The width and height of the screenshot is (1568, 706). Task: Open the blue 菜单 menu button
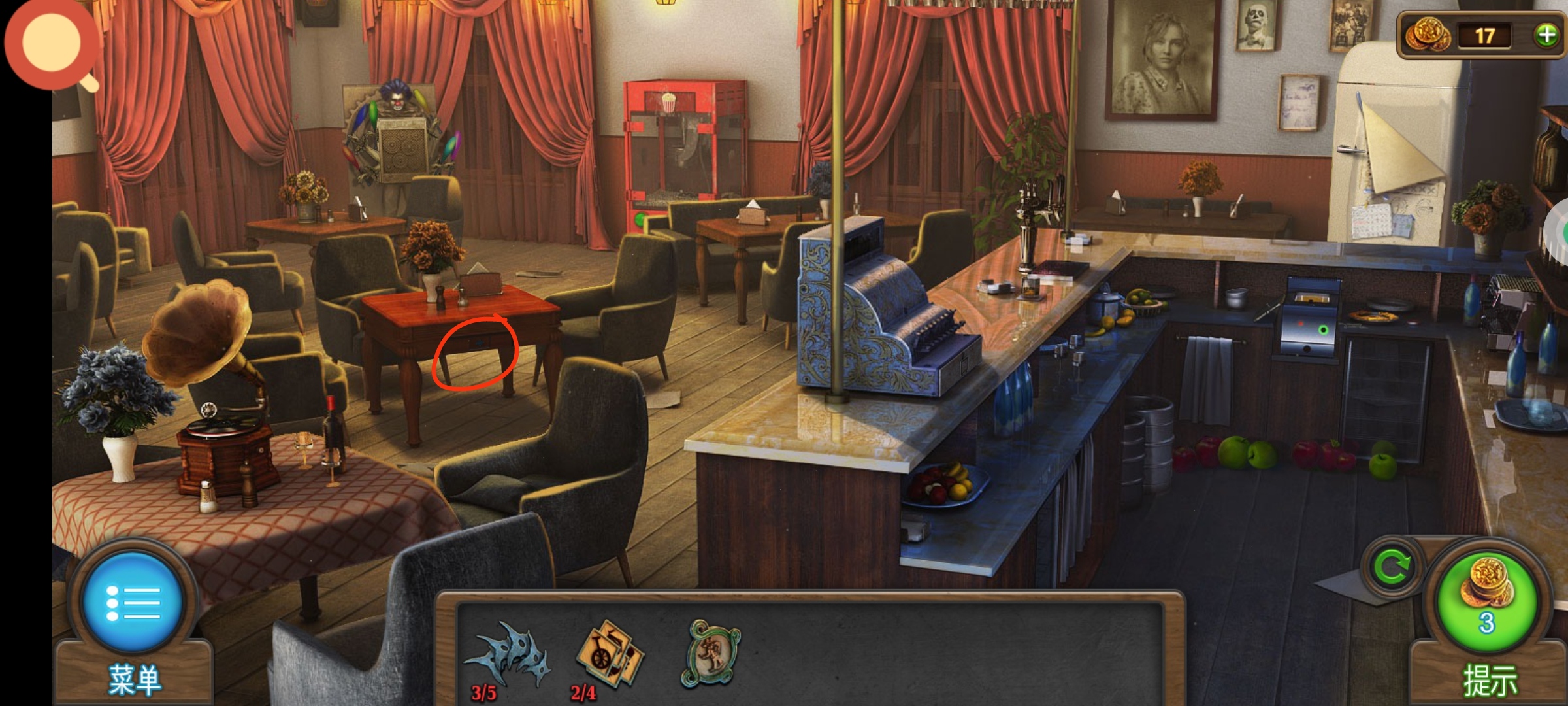(x=133, y=601)
